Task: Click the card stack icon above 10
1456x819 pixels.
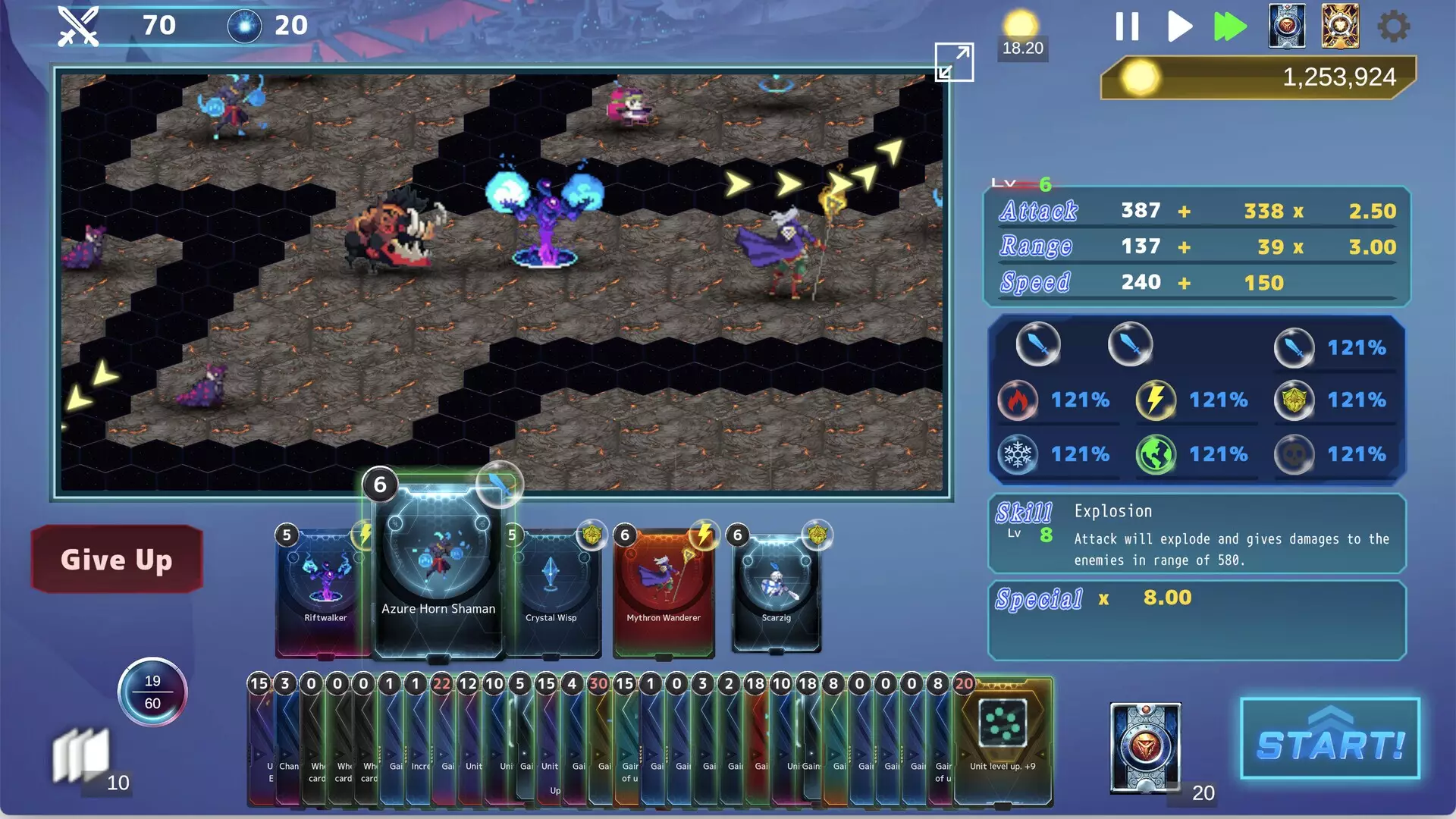Action: point(81,753)
